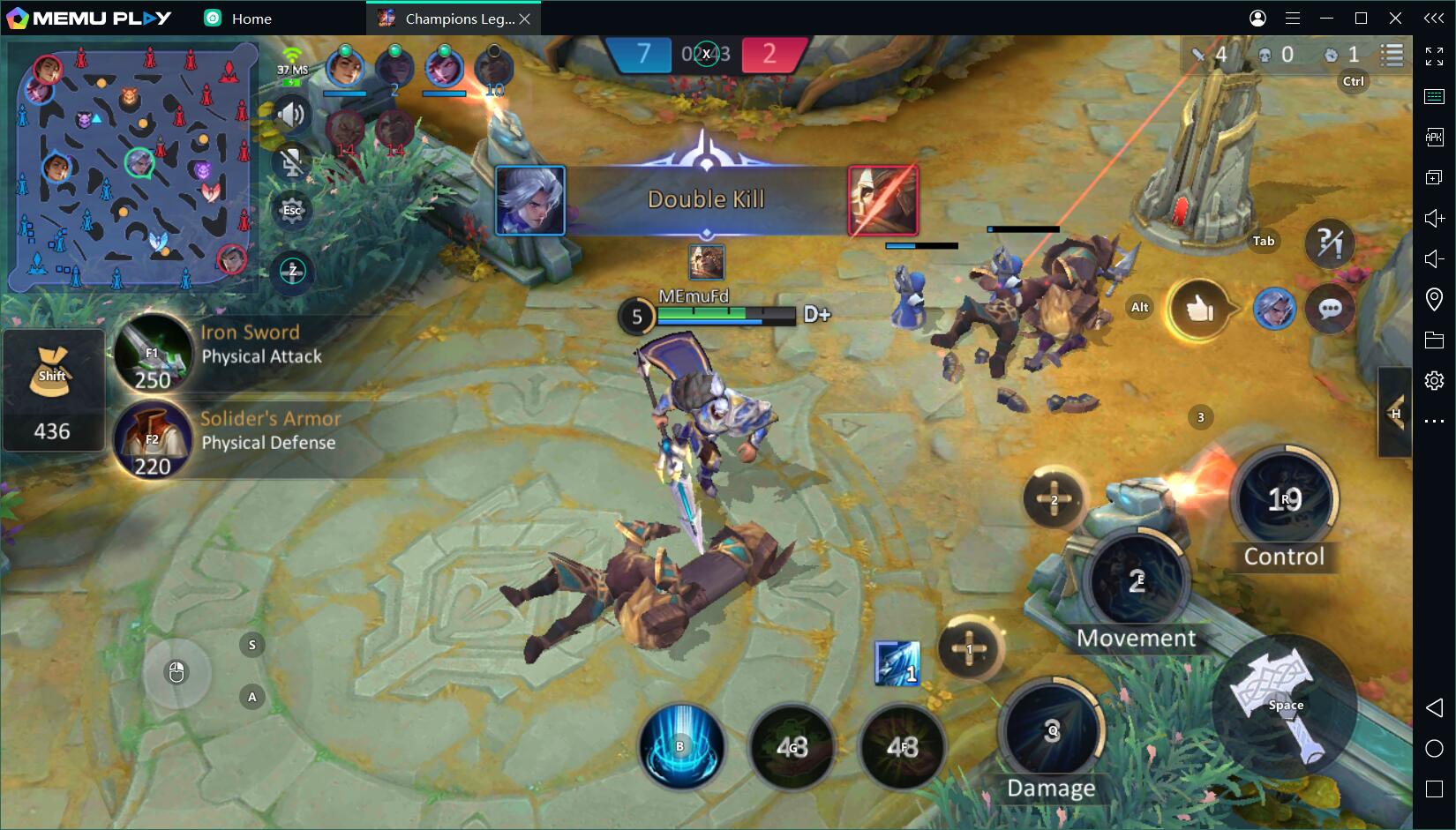
Task: Send the thumbs-up like signal
Action: click(1199, 309)
